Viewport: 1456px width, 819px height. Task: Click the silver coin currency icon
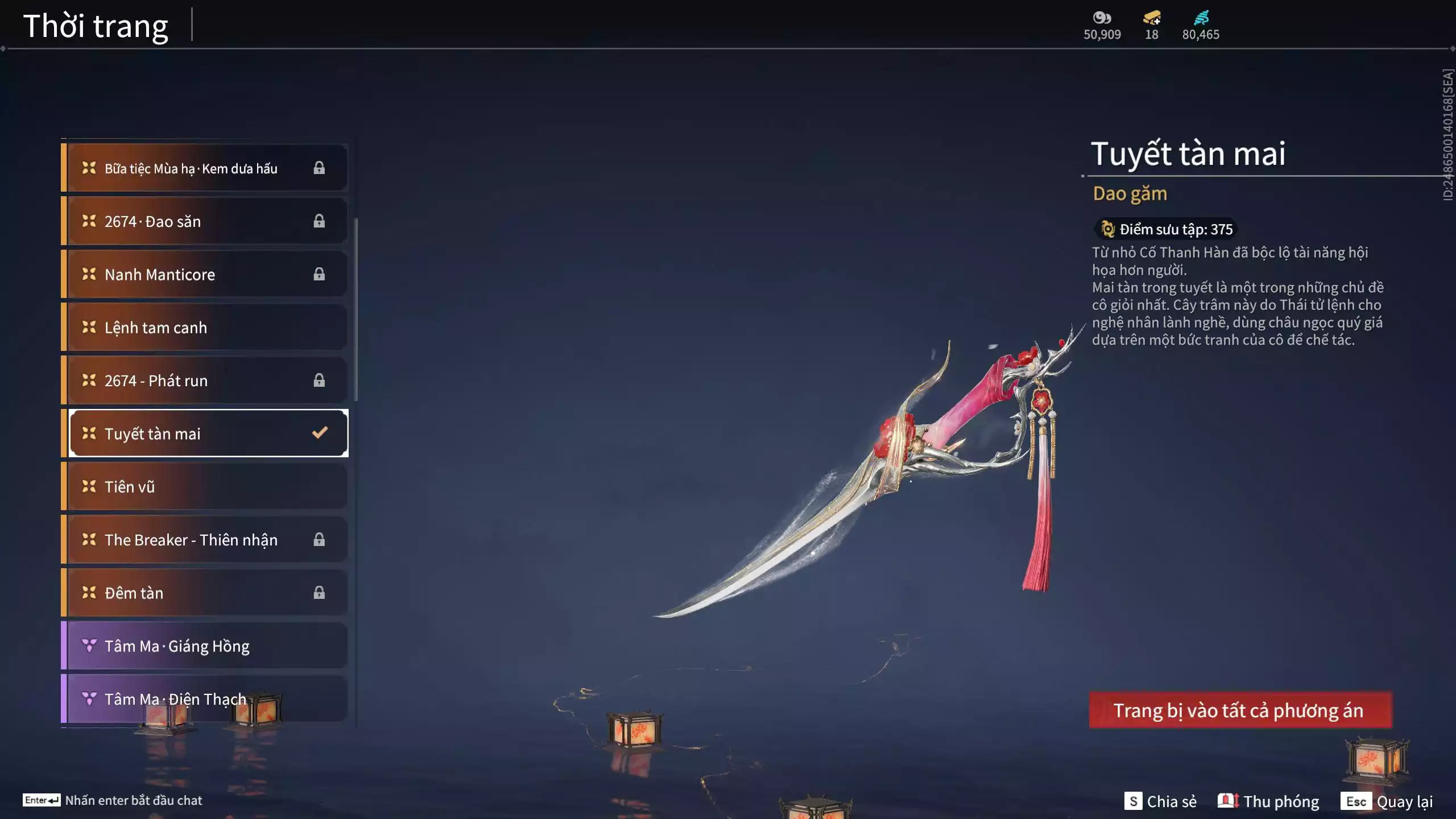(x=1102, y=18)
